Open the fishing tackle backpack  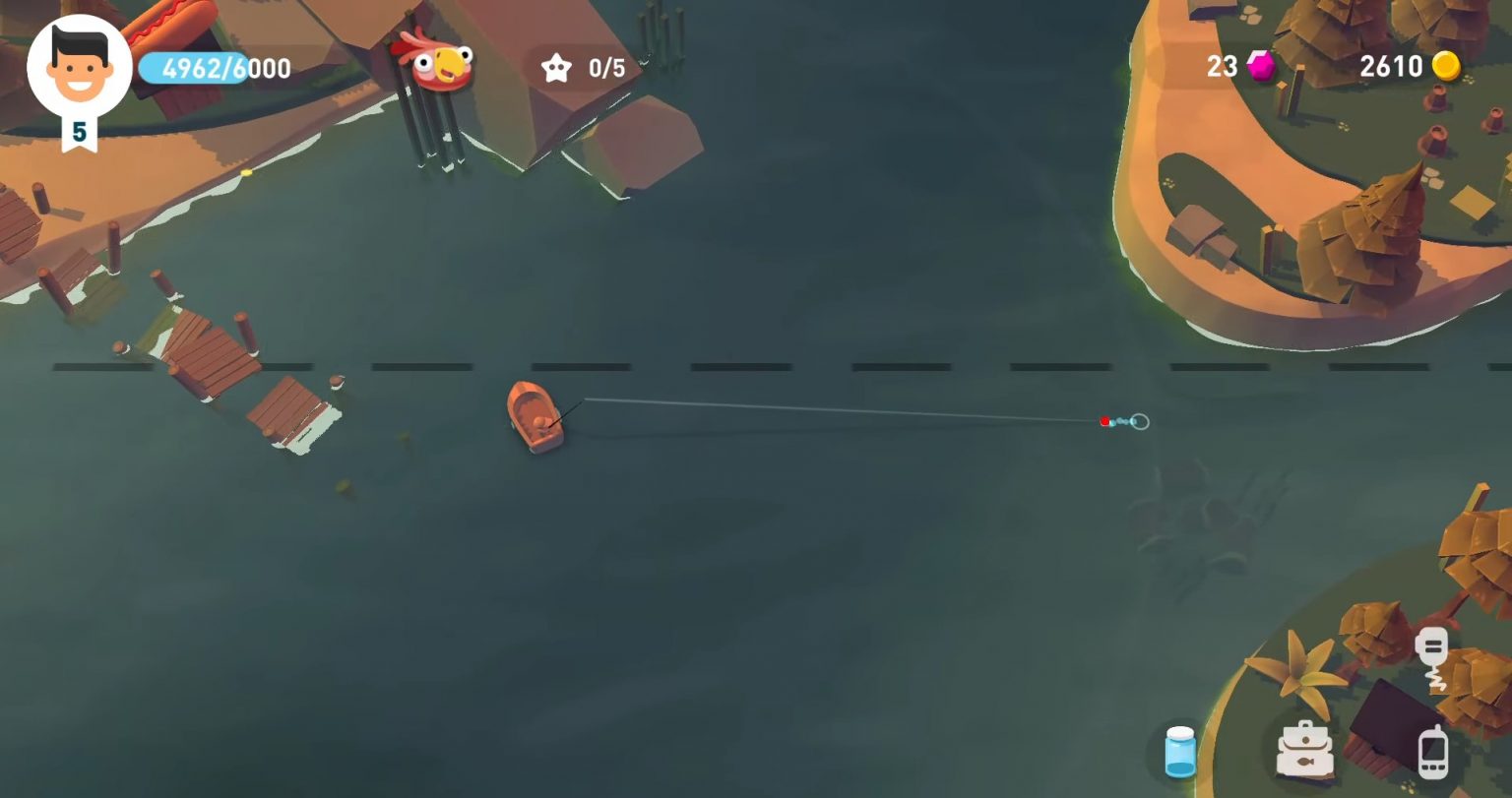pos(1304,750)
